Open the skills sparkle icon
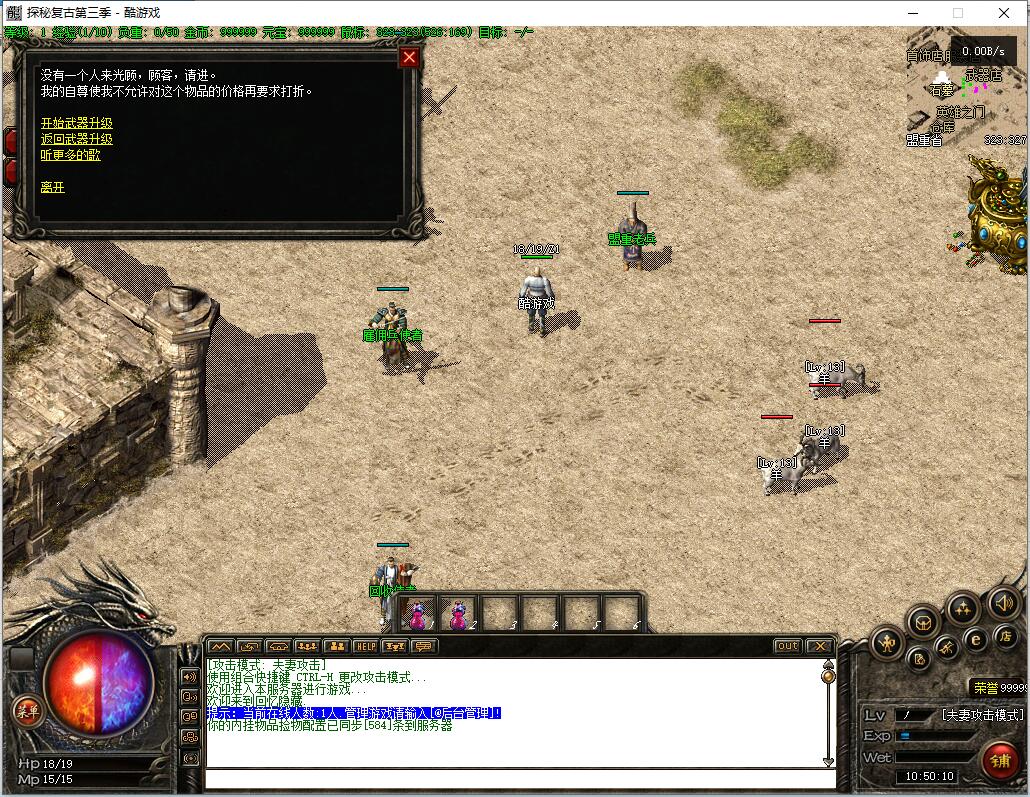The image size is (1030, 797). 962,607
